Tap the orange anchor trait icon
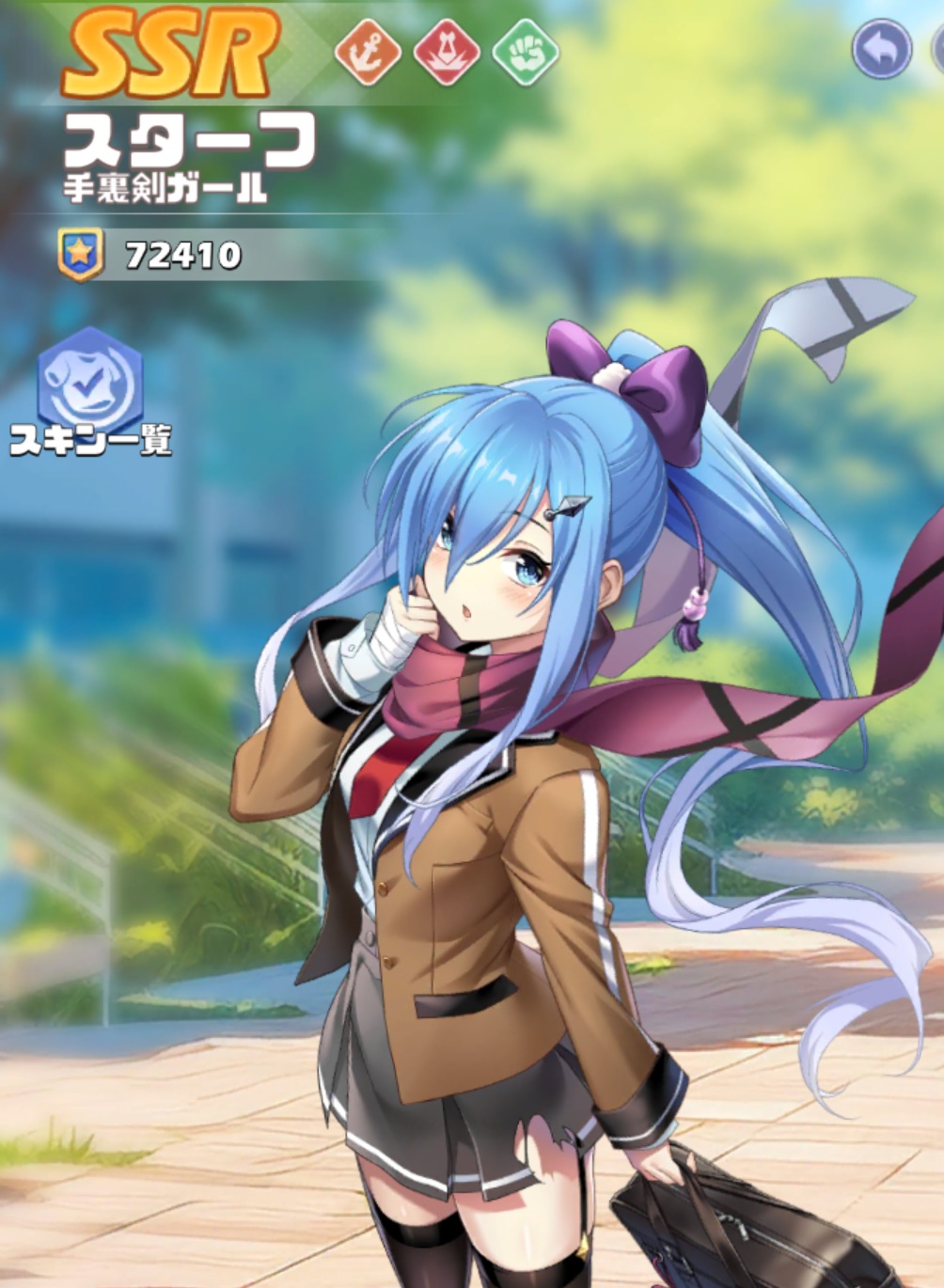Image resolution: width=944 pixels, height=1288 pixels. point(368,53)
